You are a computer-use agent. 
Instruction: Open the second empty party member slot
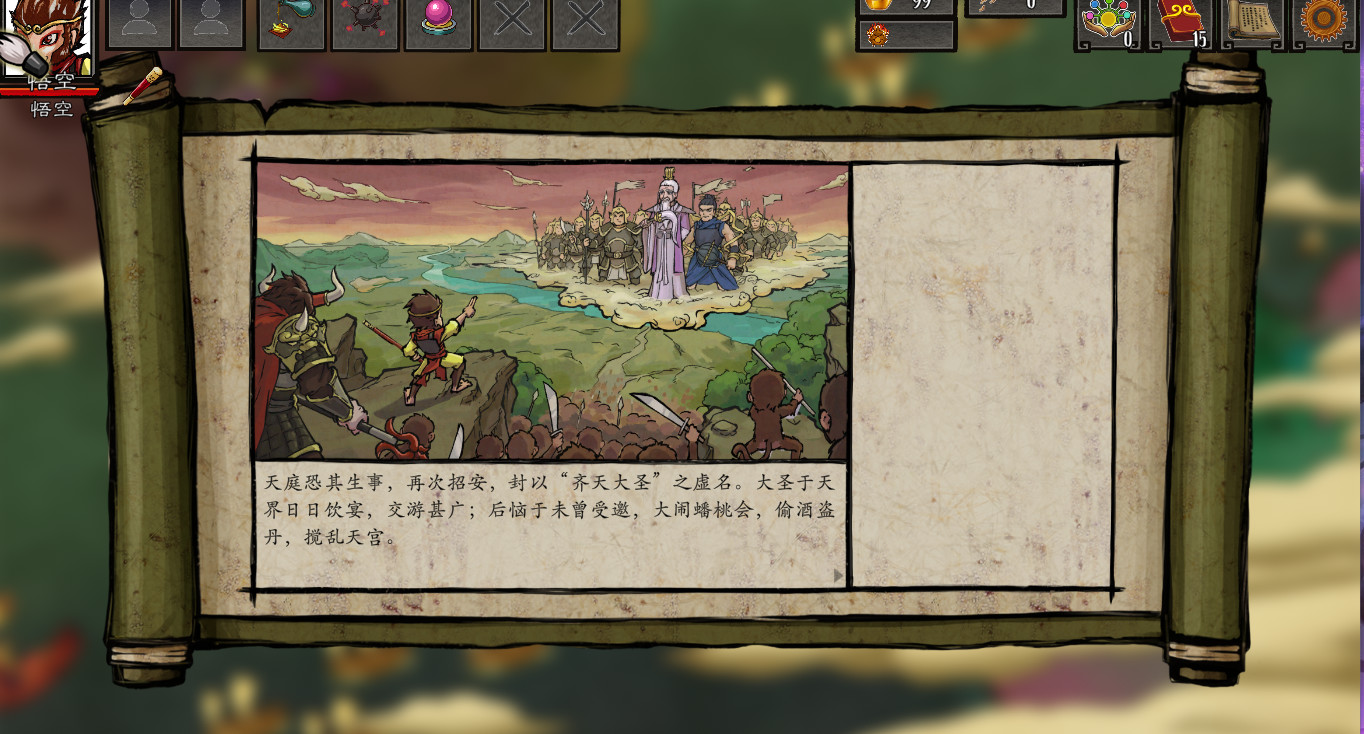coord(213,24)
